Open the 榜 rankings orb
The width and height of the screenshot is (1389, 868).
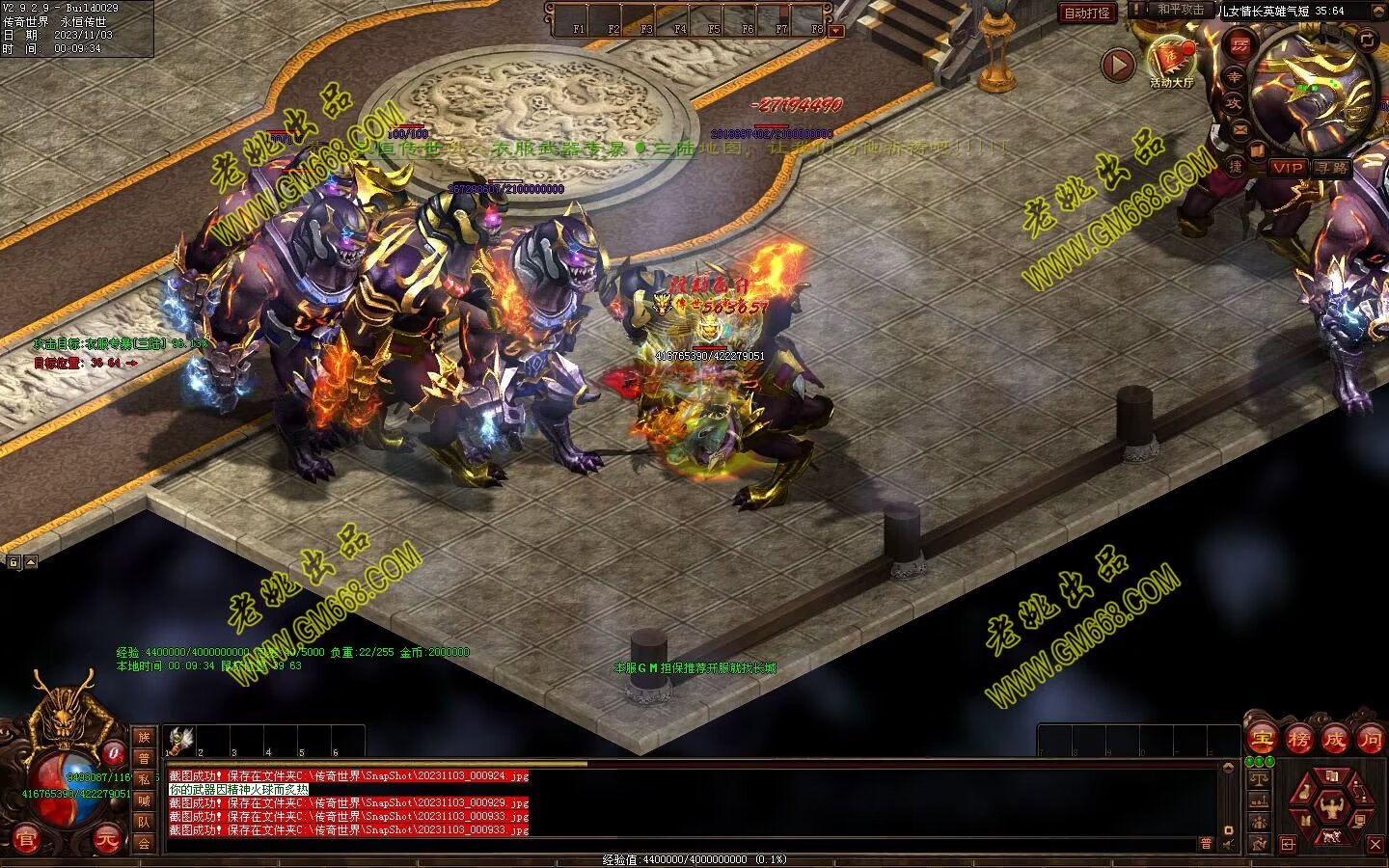(x=1298, y=740)
